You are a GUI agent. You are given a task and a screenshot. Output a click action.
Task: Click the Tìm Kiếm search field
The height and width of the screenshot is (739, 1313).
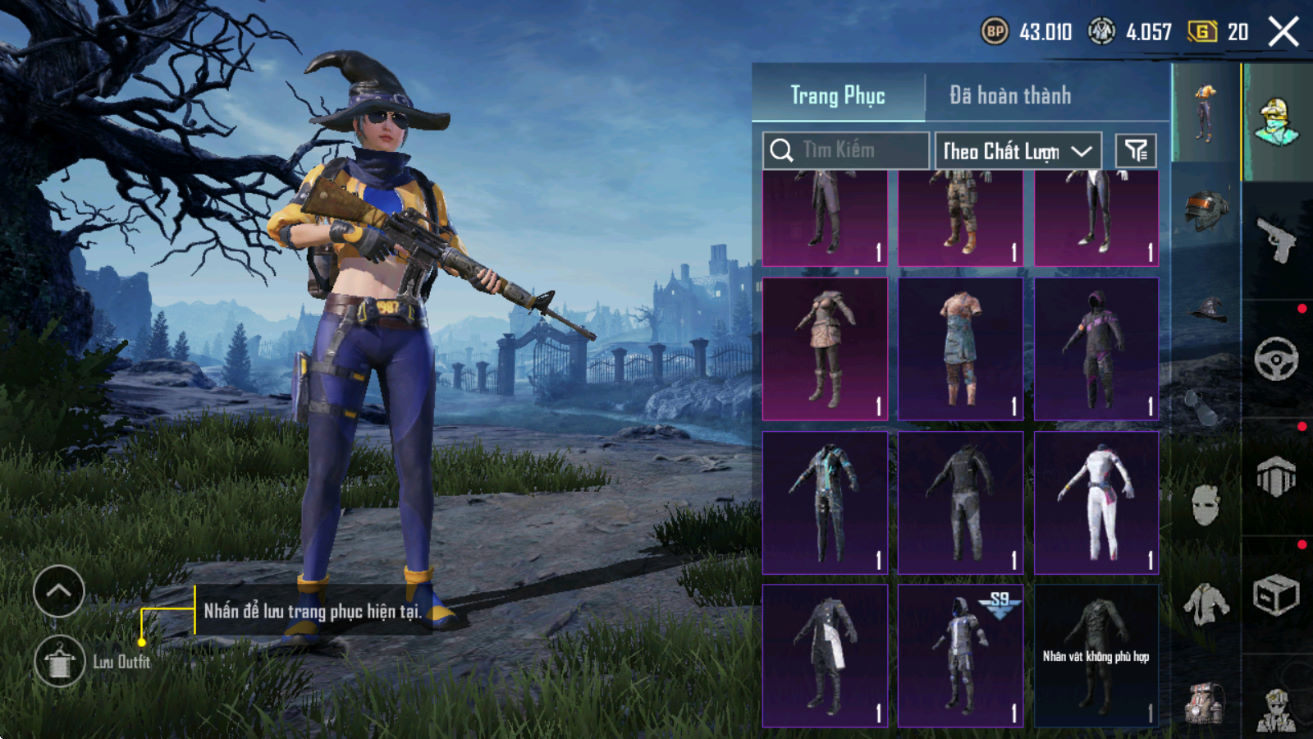pyautogui.click(x=846, y=151)
